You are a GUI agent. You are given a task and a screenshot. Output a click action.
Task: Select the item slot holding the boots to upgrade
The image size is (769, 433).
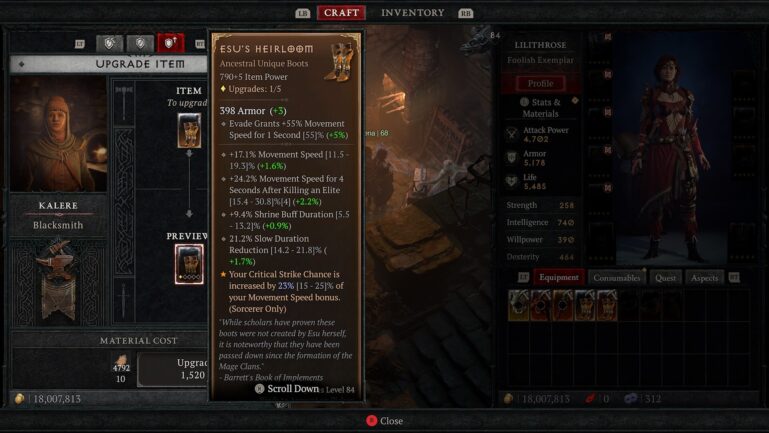[189, 130]
